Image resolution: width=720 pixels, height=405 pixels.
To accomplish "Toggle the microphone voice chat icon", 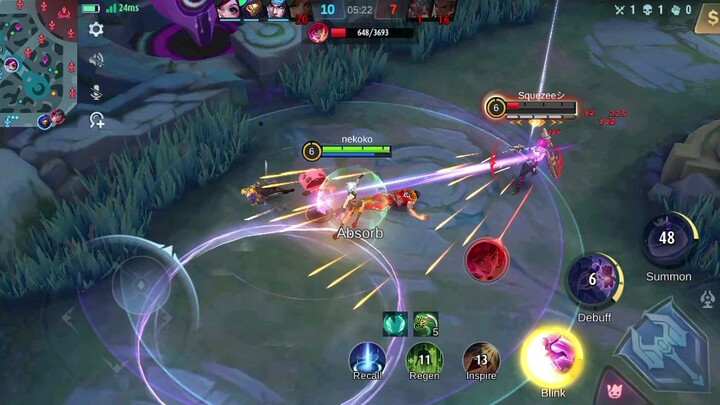I will point(97,91).
